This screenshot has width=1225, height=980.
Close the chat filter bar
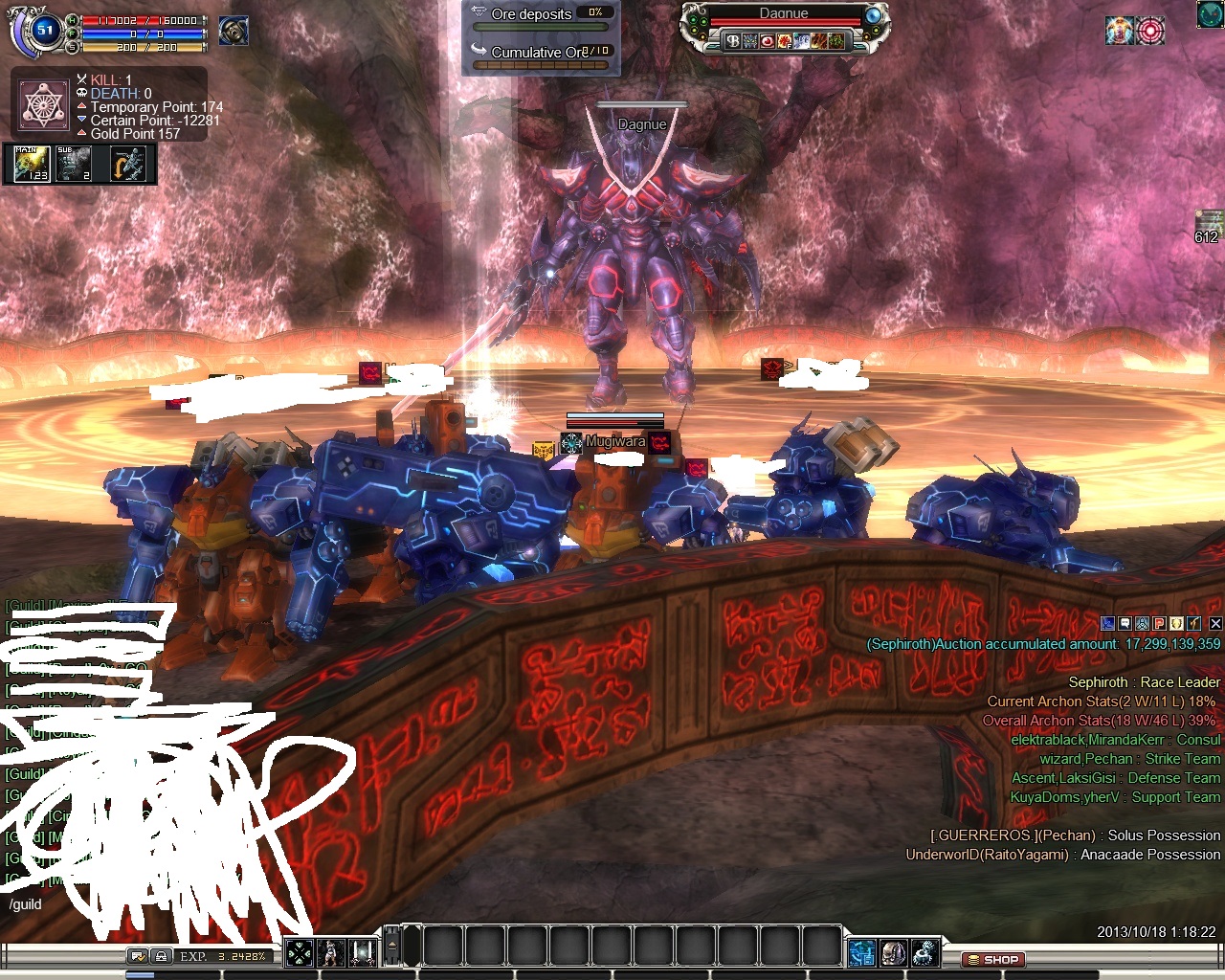[x=1215, y=623]
